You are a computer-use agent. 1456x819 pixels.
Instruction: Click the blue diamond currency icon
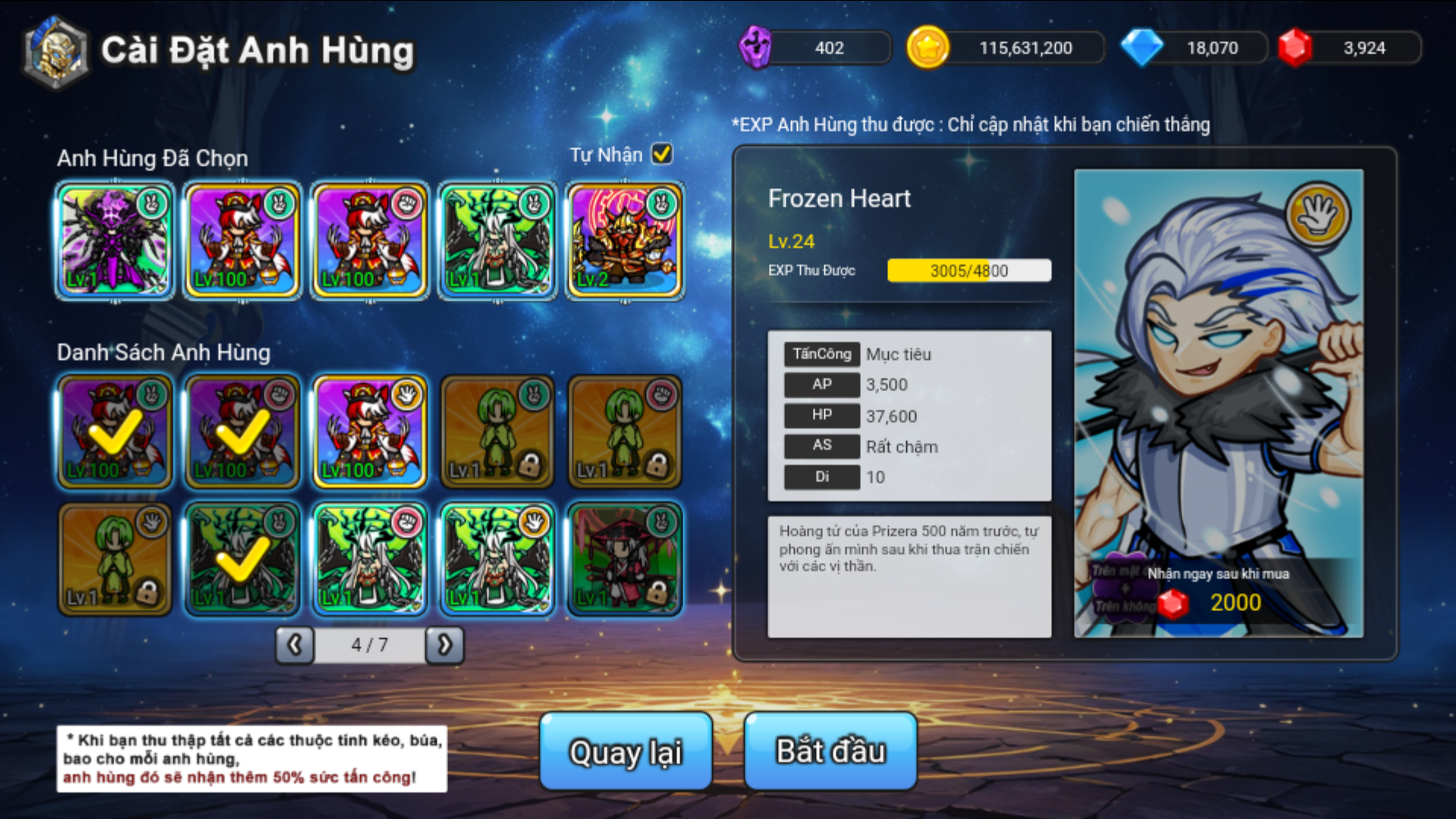[1147, 47]
